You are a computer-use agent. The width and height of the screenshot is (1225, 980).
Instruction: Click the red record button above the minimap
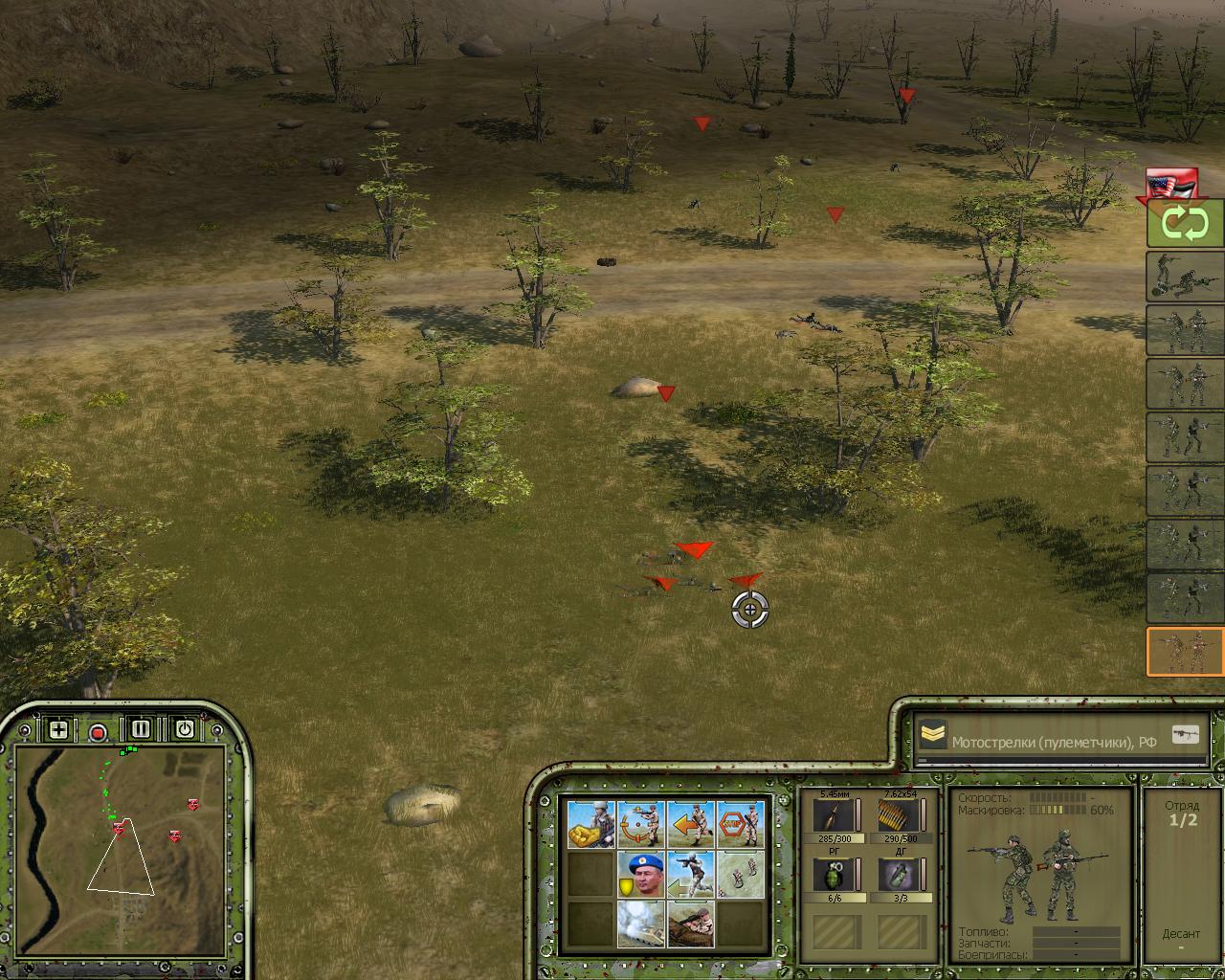[98, 732]
